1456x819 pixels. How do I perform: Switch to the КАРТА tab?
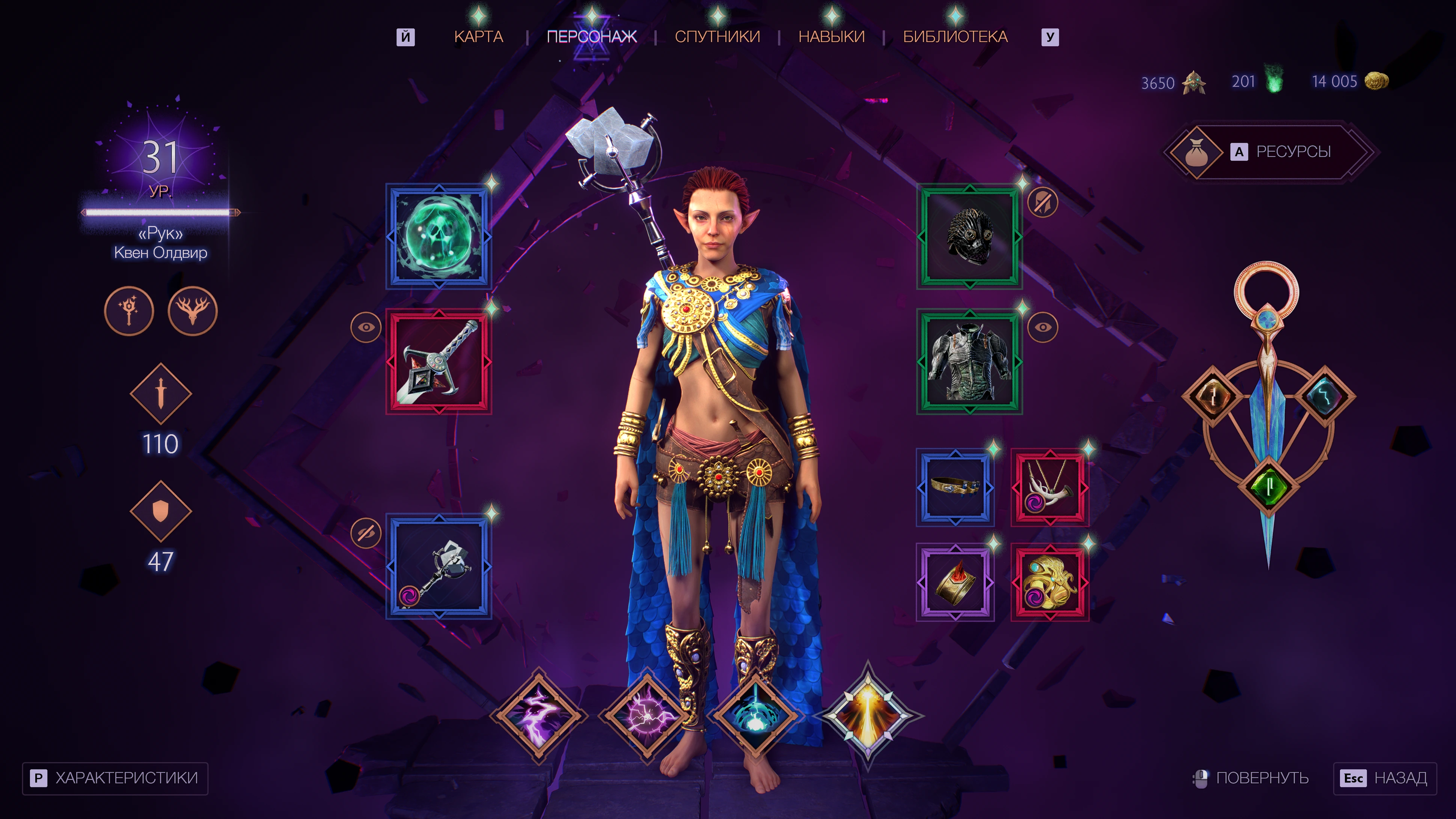[x=478, y=37]
